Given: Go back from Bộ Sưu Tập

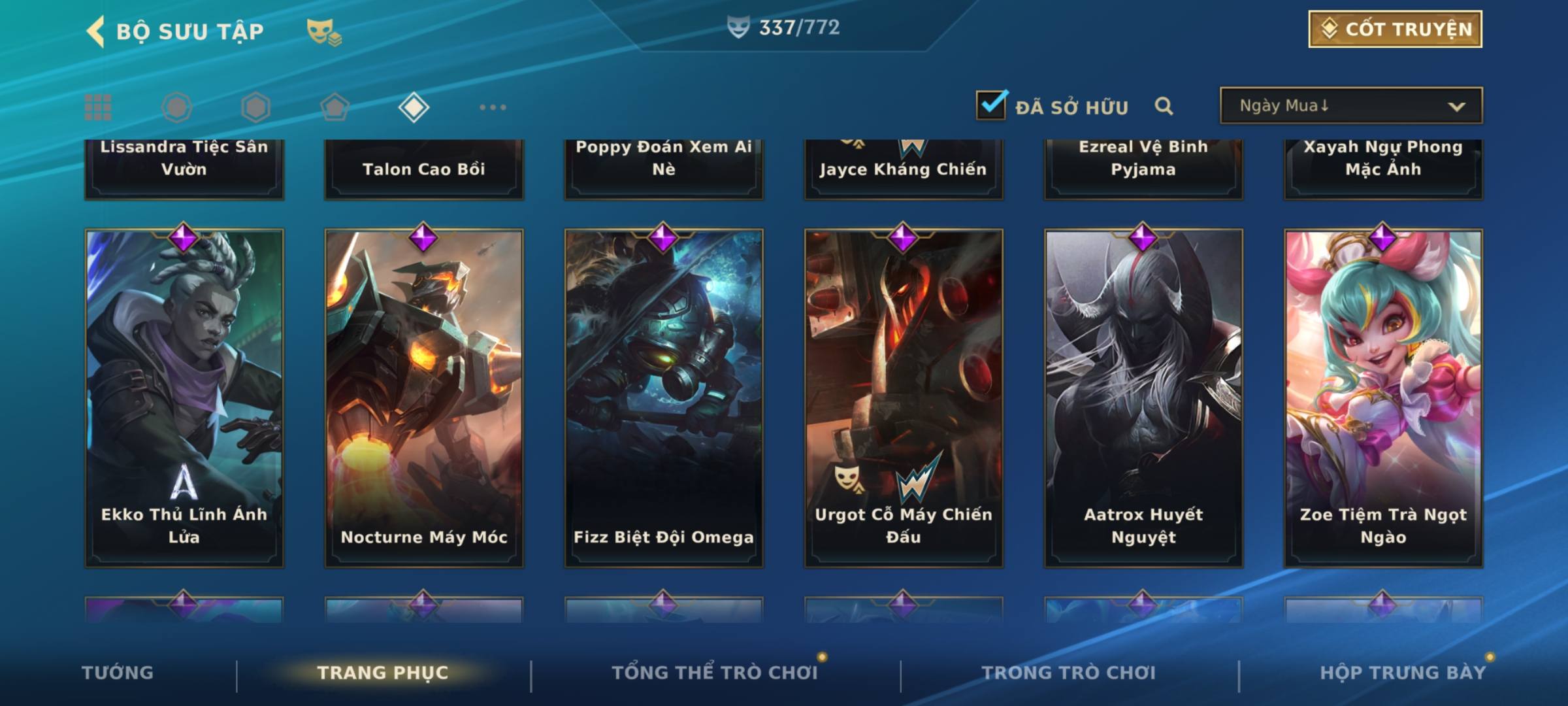Looking at the screenshot, I should (97, 31).
